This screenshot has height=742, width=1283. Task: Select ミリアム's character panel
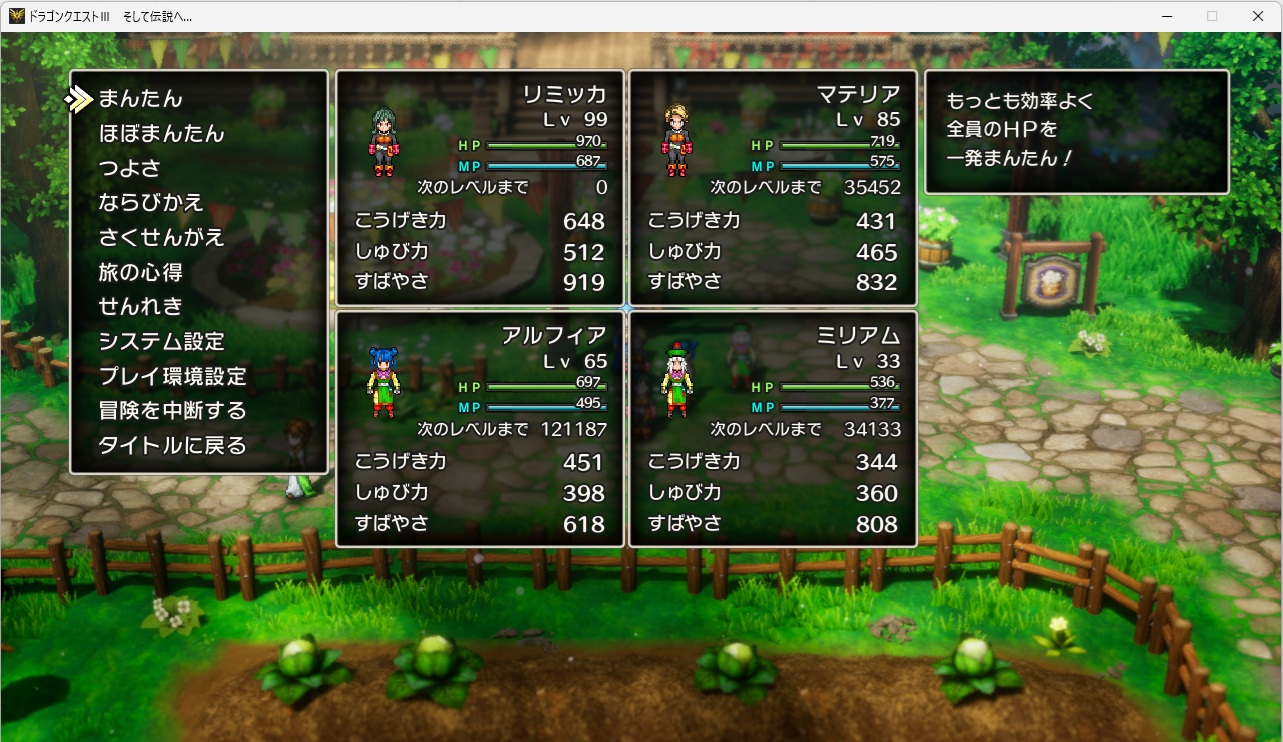pyautogui.click(x=772, y=429)
